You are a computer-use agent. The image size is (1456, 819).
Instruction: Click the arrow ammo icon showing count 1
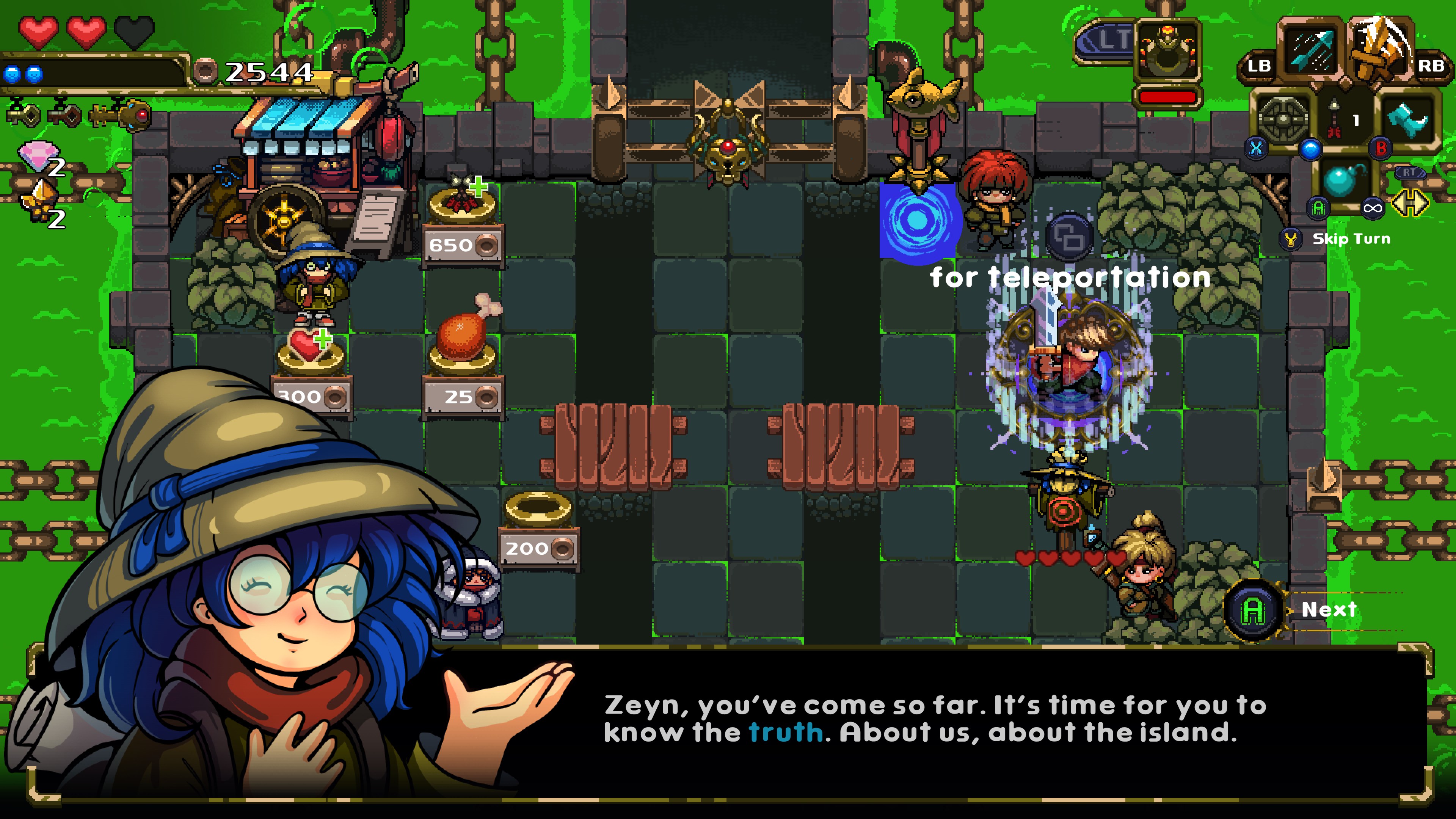tap(1334, 116)
